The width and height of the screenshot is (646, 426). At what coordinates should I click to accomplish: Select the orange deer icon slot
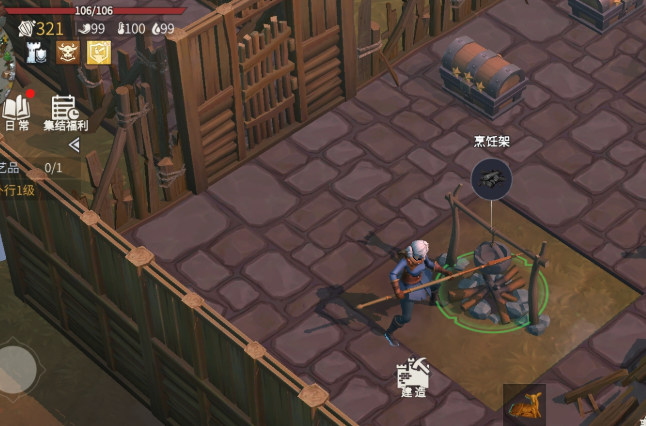[524, 404]
